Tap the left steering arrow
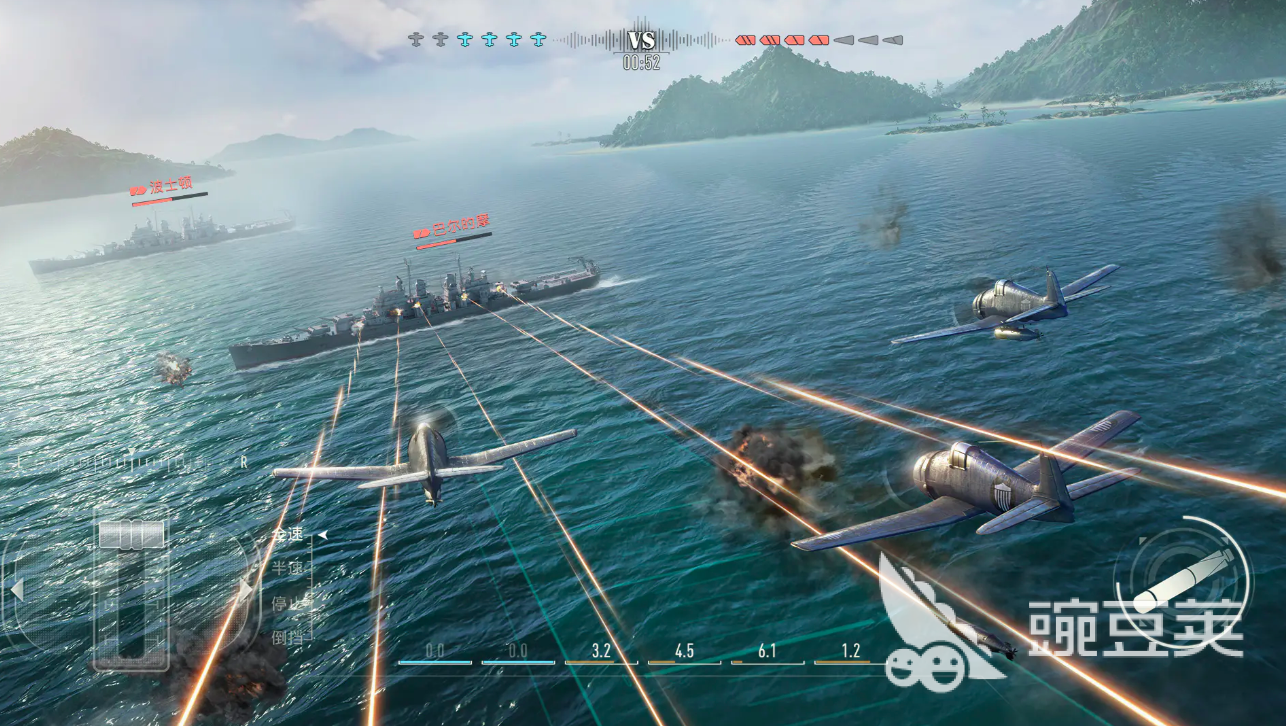The height and width of the screenshot is (726, 1286). click(16, 589)
